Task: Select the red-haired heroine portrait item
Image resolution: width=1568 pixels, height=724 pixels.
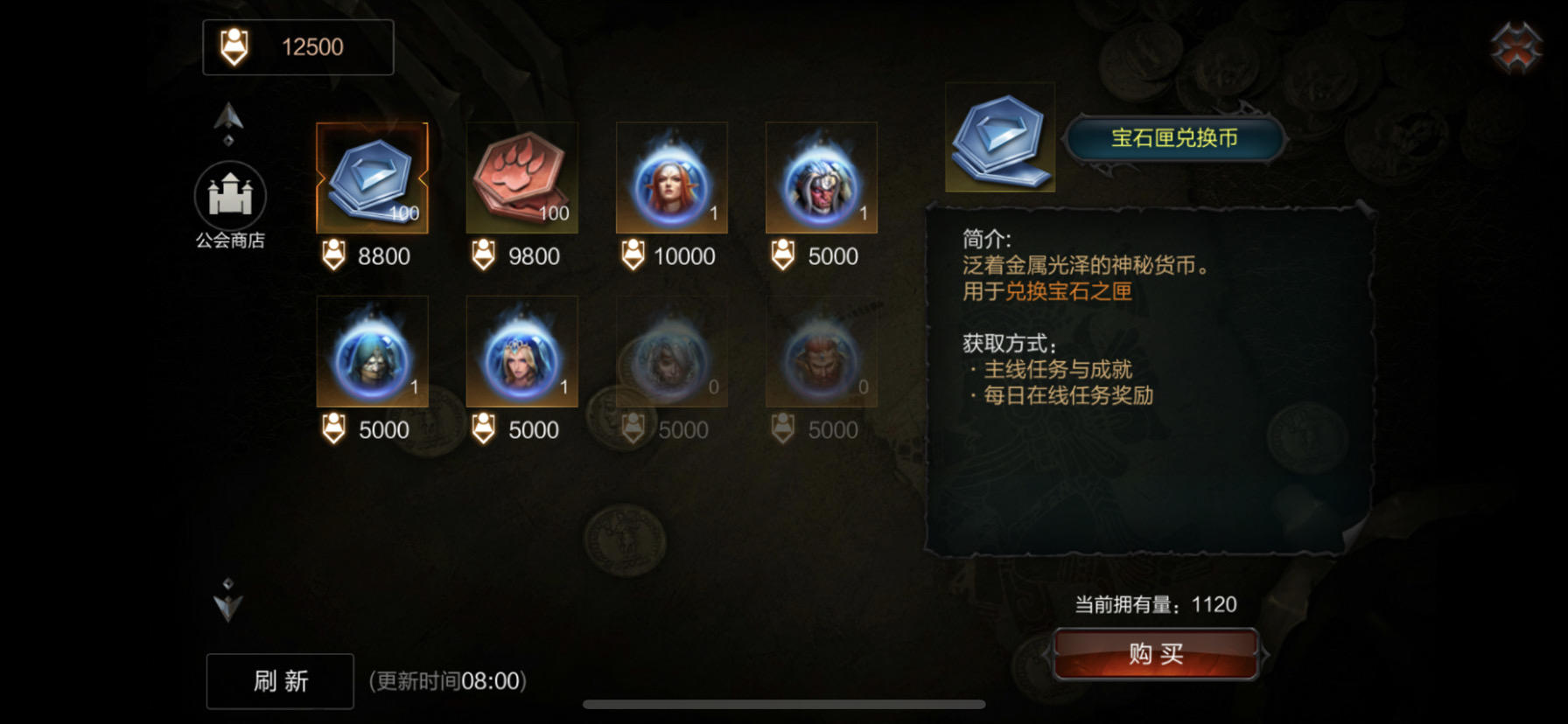Action: pos(671,178)
